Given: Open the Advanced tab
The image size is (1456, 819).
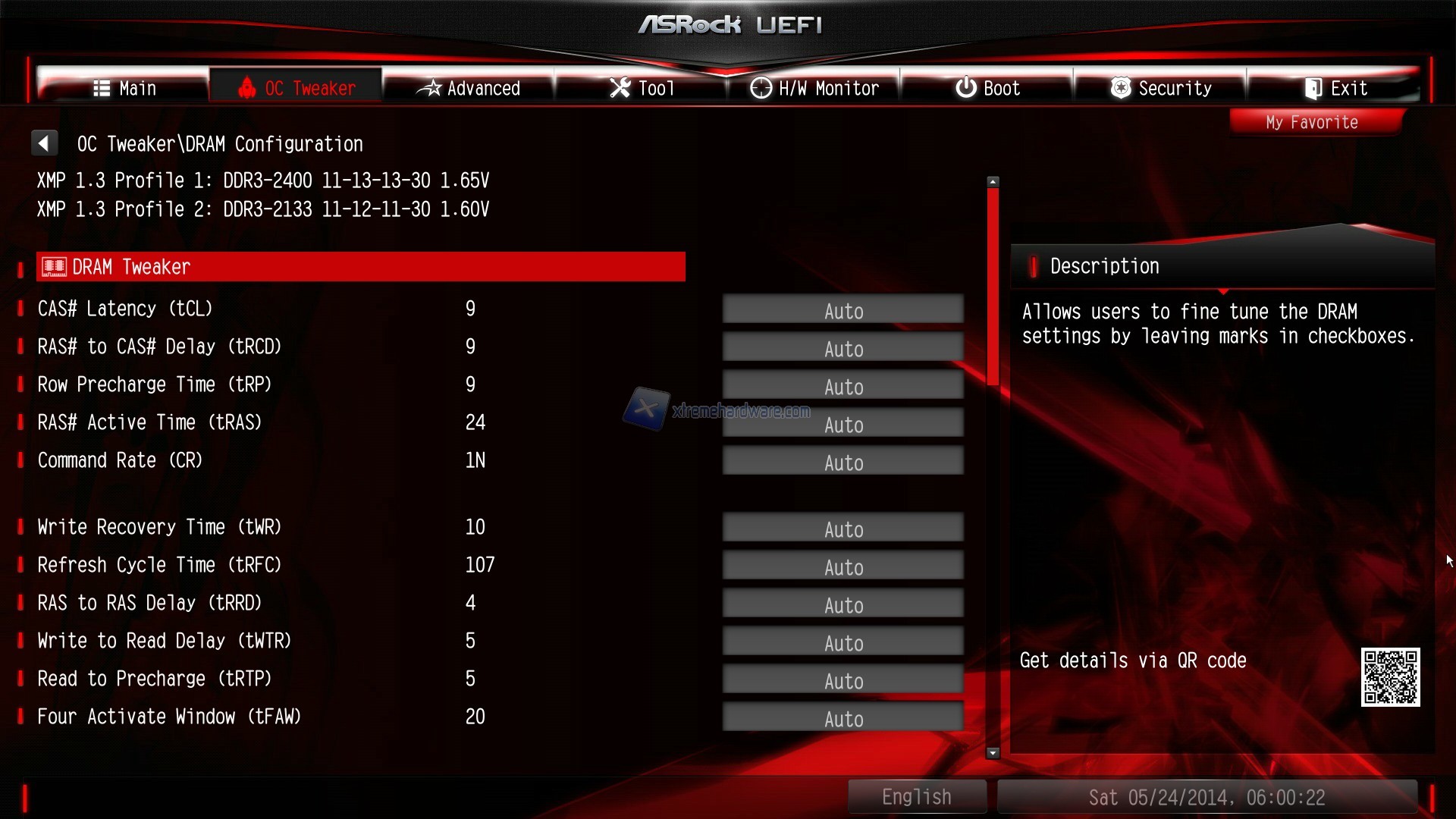Looking at the screenshot, I should tap(469, 88).
